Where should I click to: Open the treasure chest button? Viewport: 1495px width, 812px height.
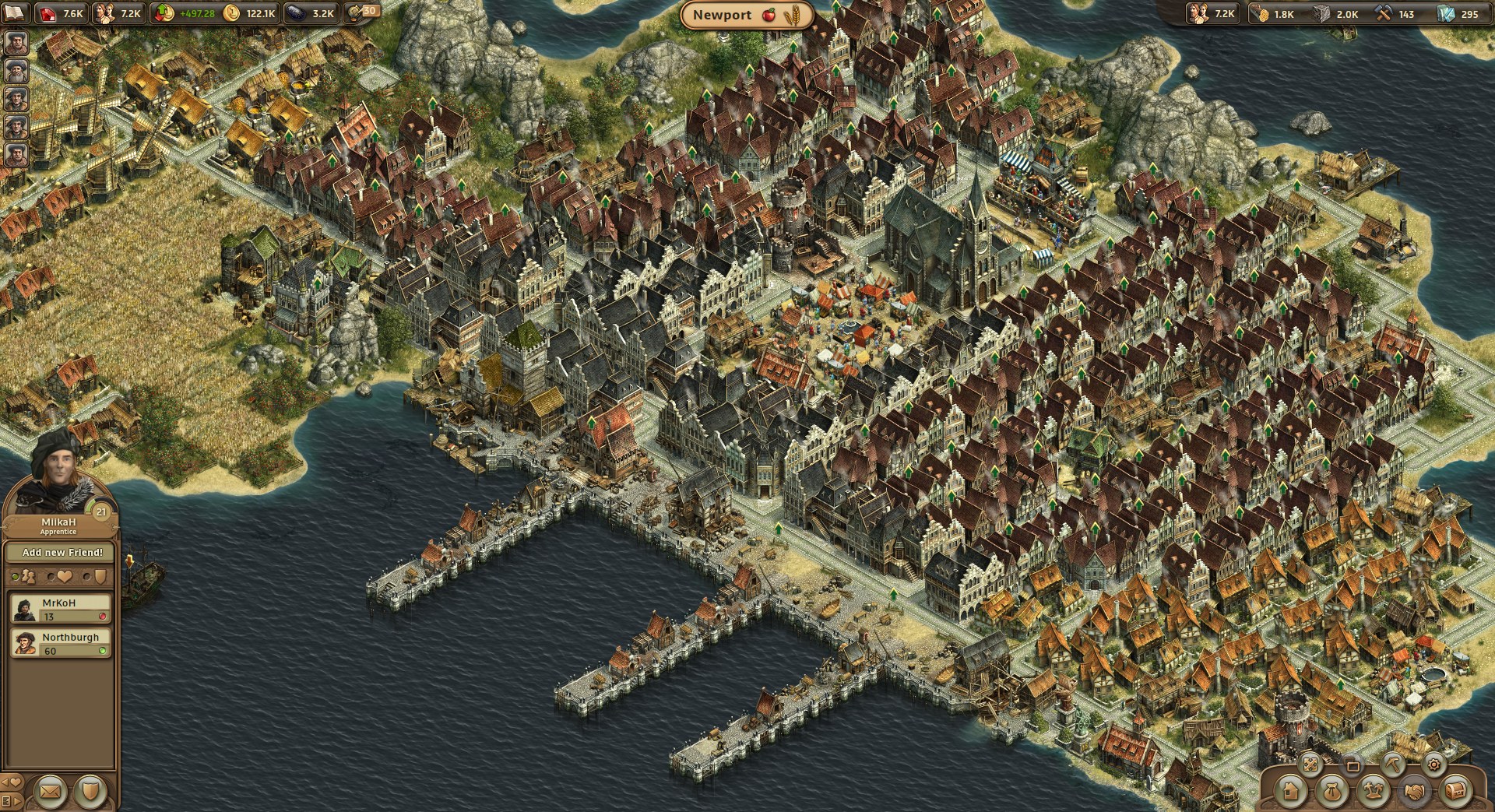[1455, 792]
